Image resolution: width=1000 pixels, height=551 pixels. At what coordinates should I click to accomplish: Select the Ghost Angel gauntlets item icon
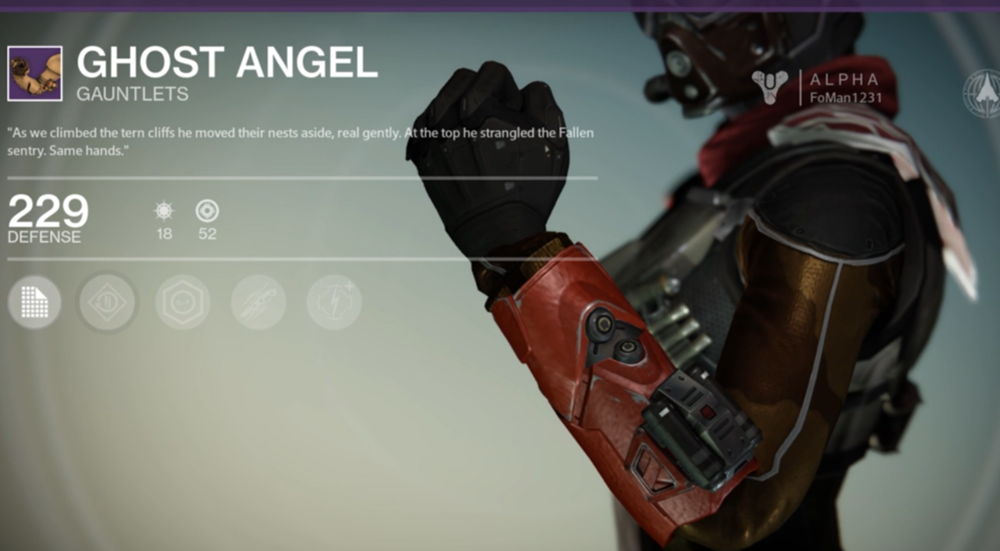click(35, 73)
